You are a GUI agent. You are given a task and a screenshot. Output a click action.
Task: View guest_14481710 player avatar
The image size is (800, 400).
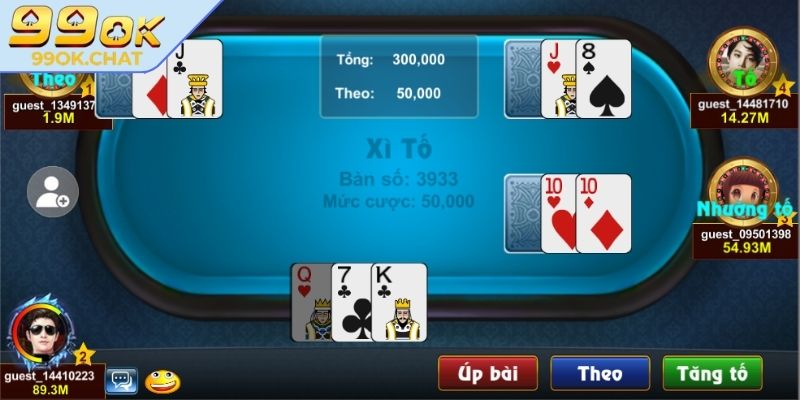(742, 59)
